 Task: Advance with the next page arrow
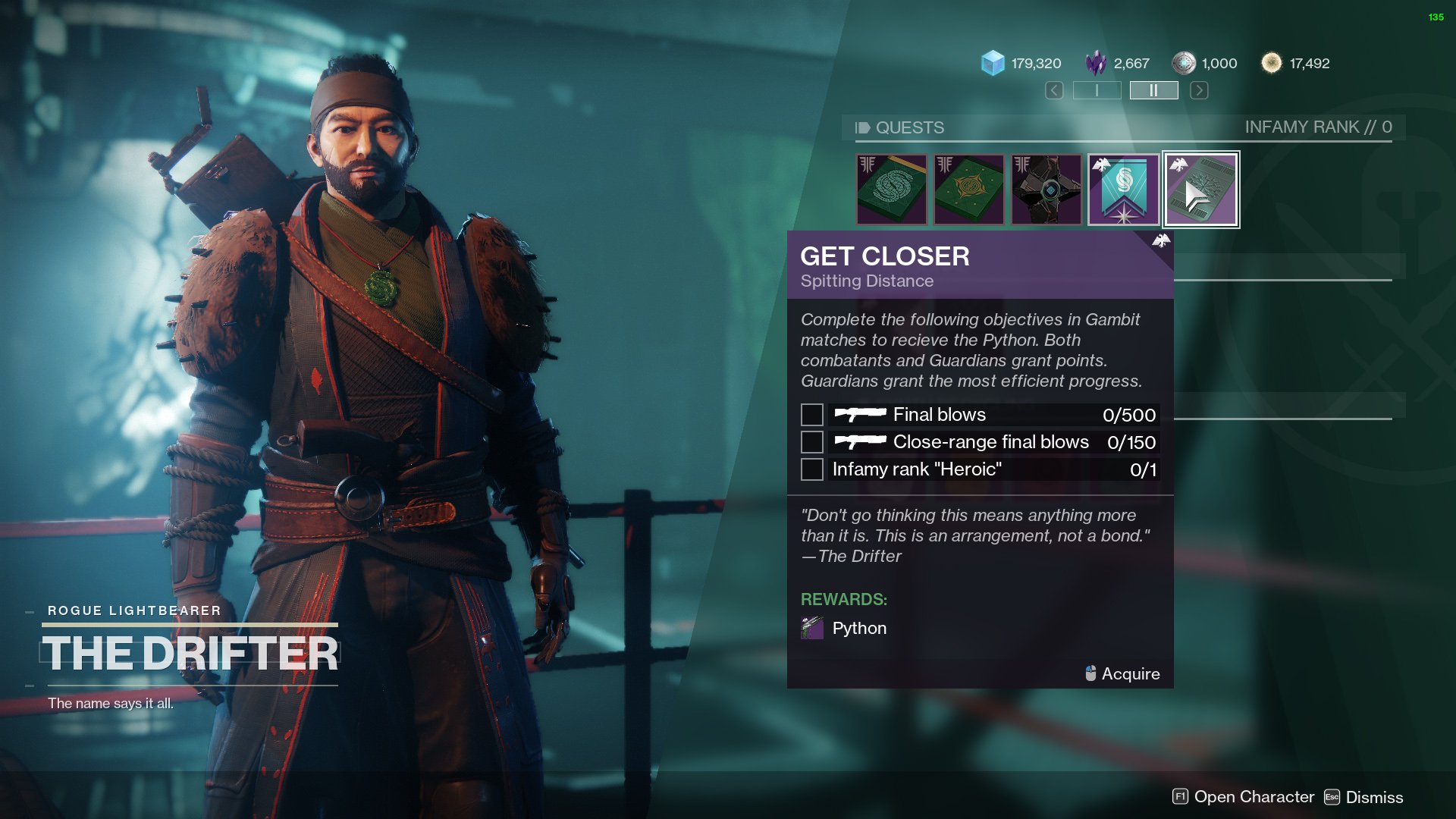click(x=1199, y=91)
